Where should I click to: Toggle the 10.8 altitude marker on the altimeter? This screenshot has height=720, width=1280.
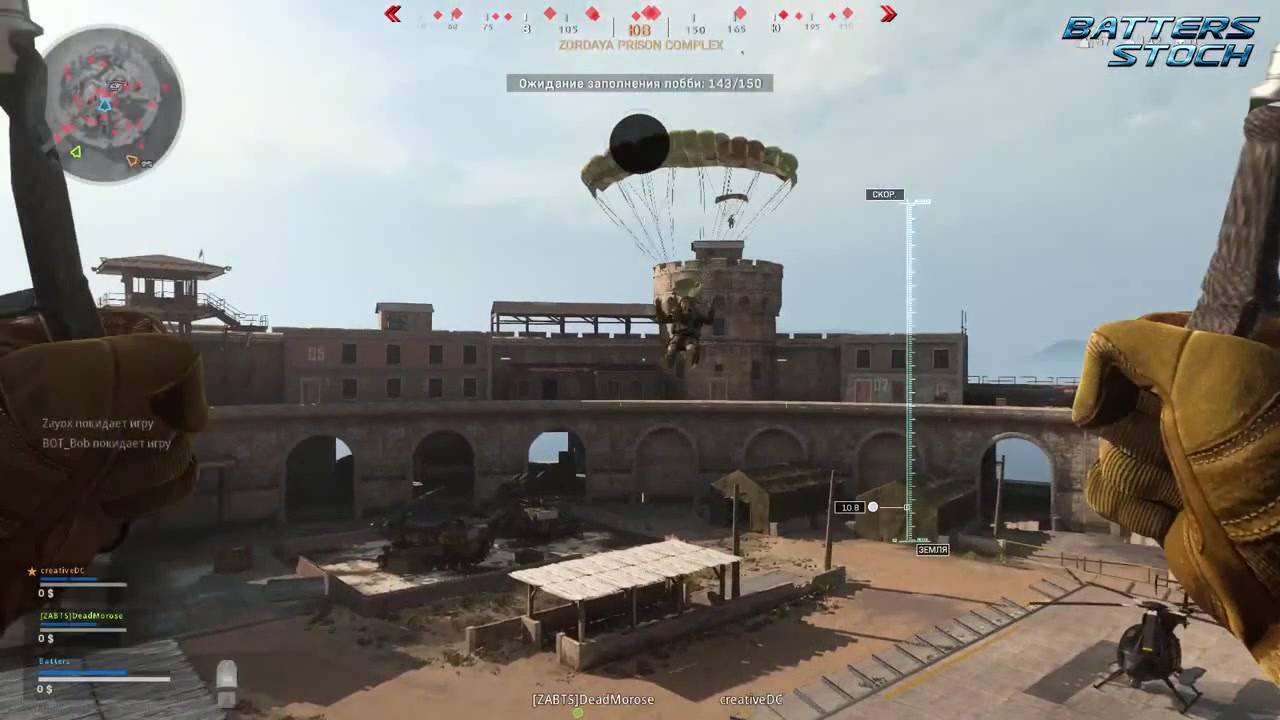[850, 507]
